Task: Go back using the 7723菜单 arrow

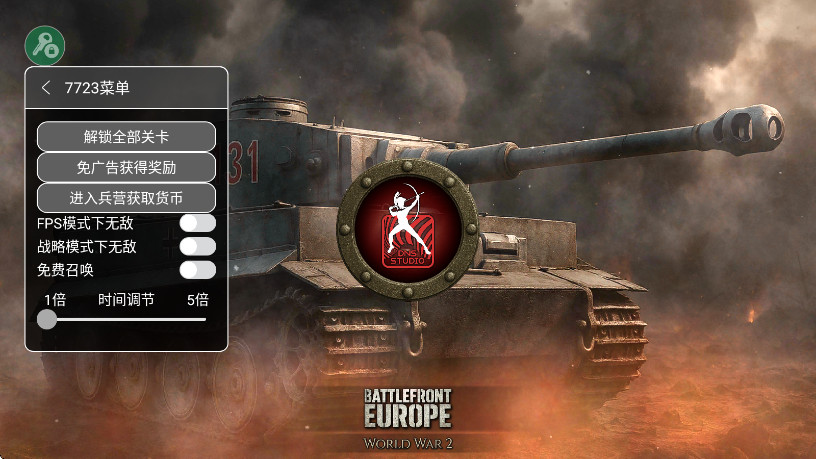Action: click(46, 88)
